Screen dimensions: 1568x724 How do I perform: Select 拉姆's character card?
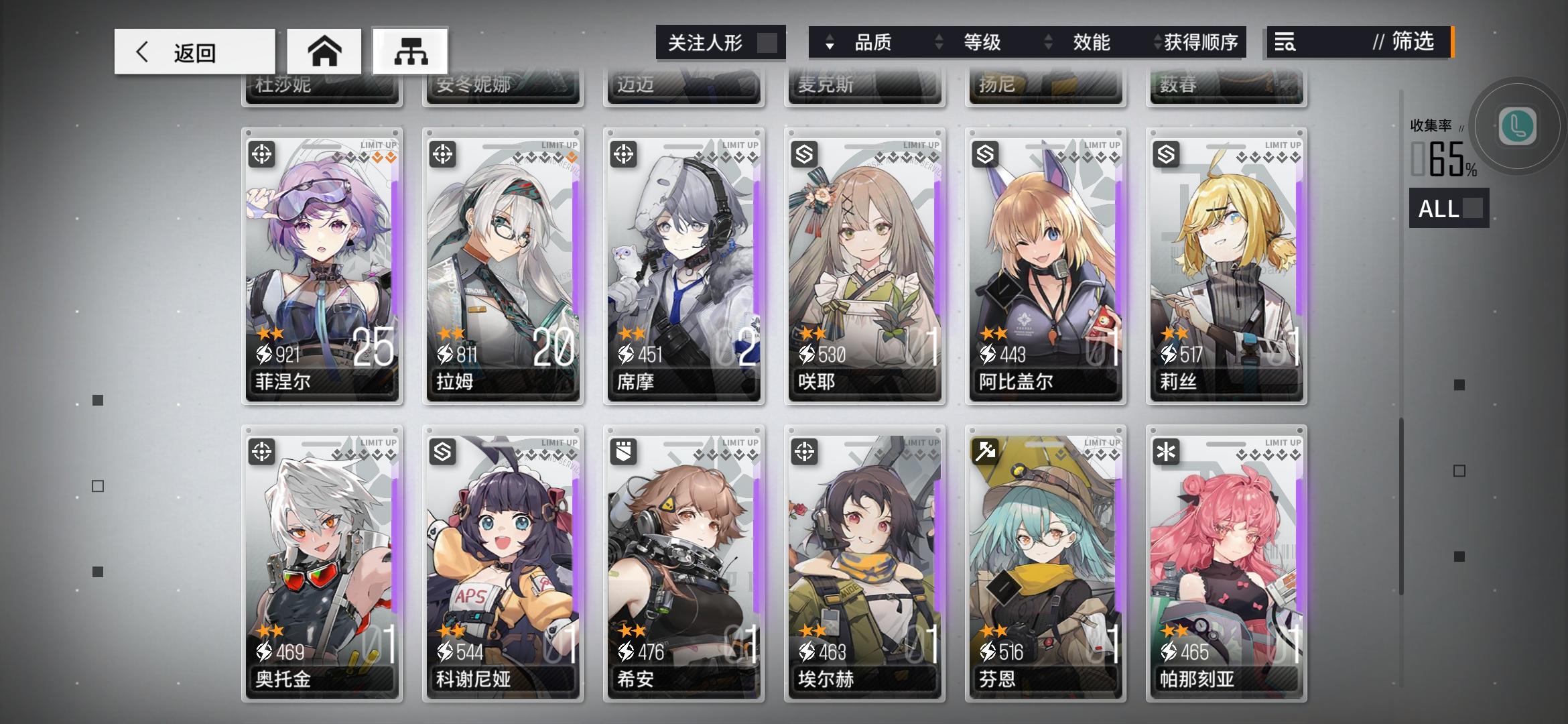[503, 268]
